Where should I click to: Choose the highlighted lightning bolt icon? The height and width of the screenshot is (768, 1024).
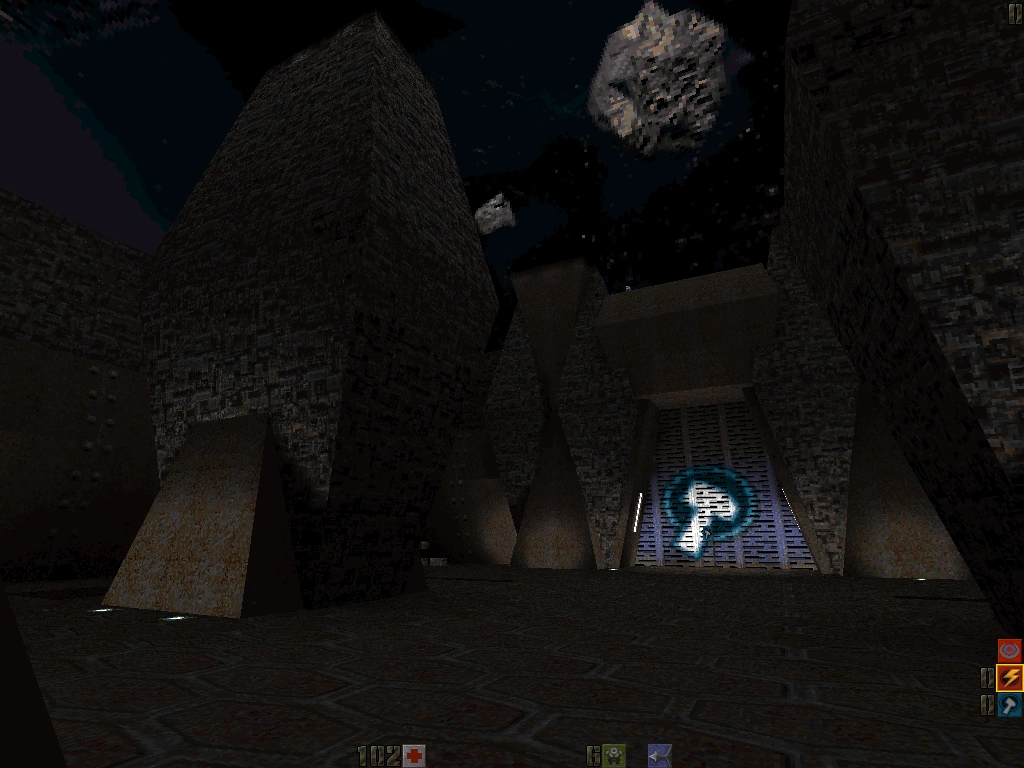tap(1010, 678)
